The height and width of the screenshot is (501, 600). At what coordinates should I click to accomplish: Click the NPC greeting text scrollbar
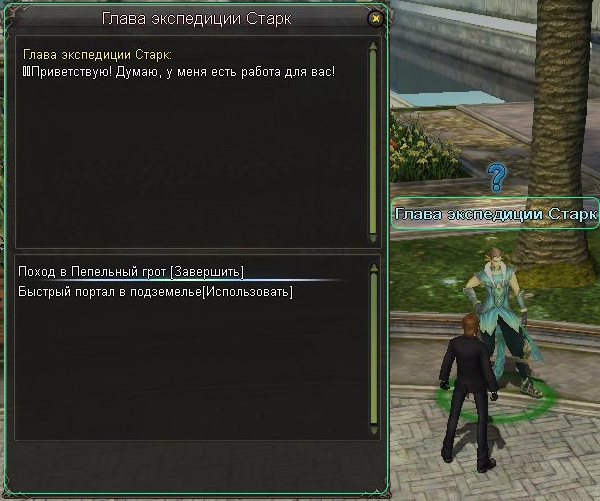pos(373,140)
